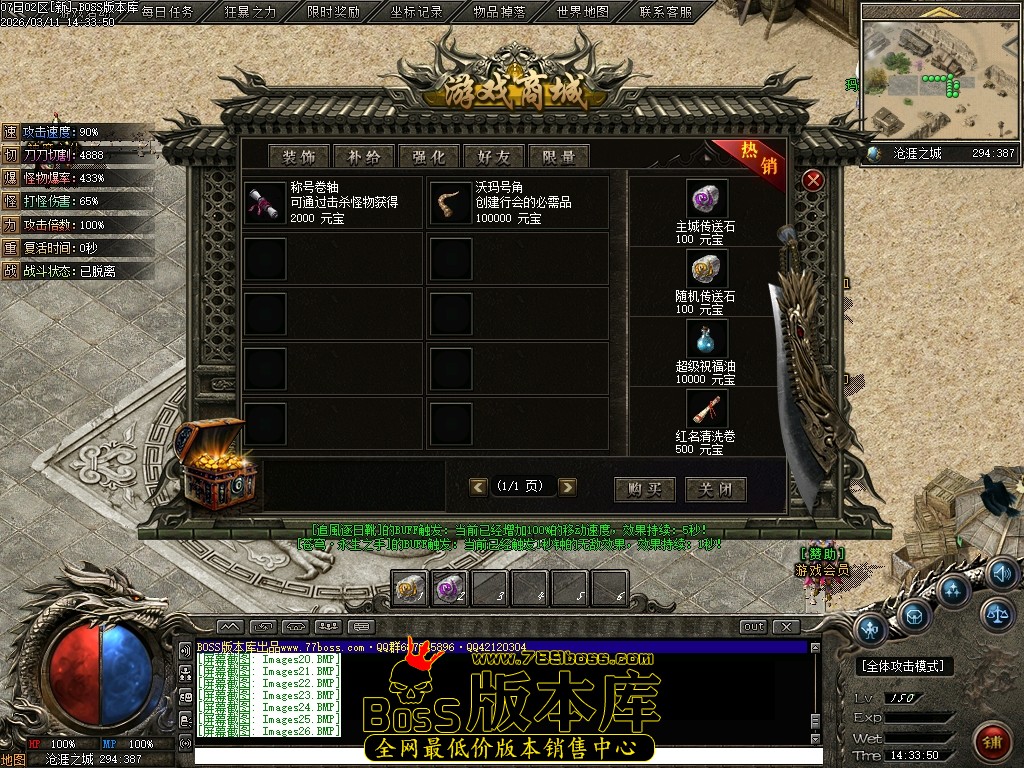Switch to the 补给 supplies tab
1024x768 pixels.
click(364, 156)
